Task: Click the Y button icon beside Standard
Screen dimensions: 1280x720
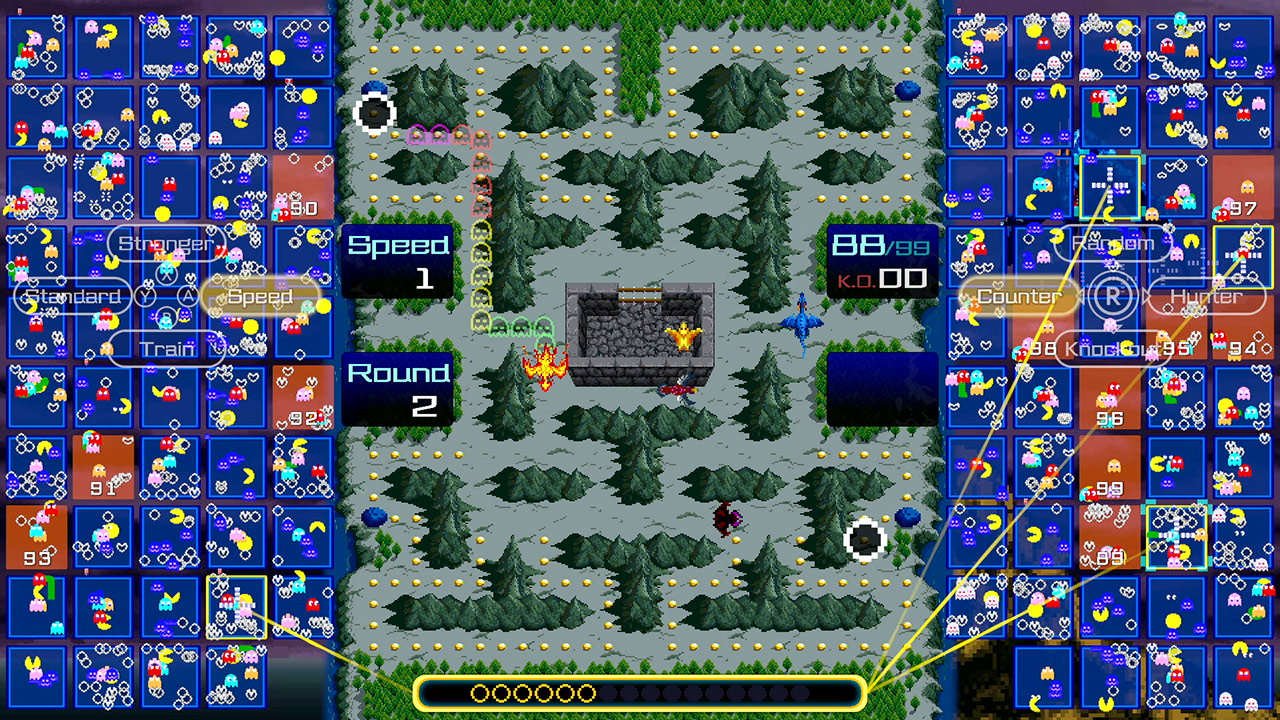Action: pyautogui.click(x=145, y=295)
